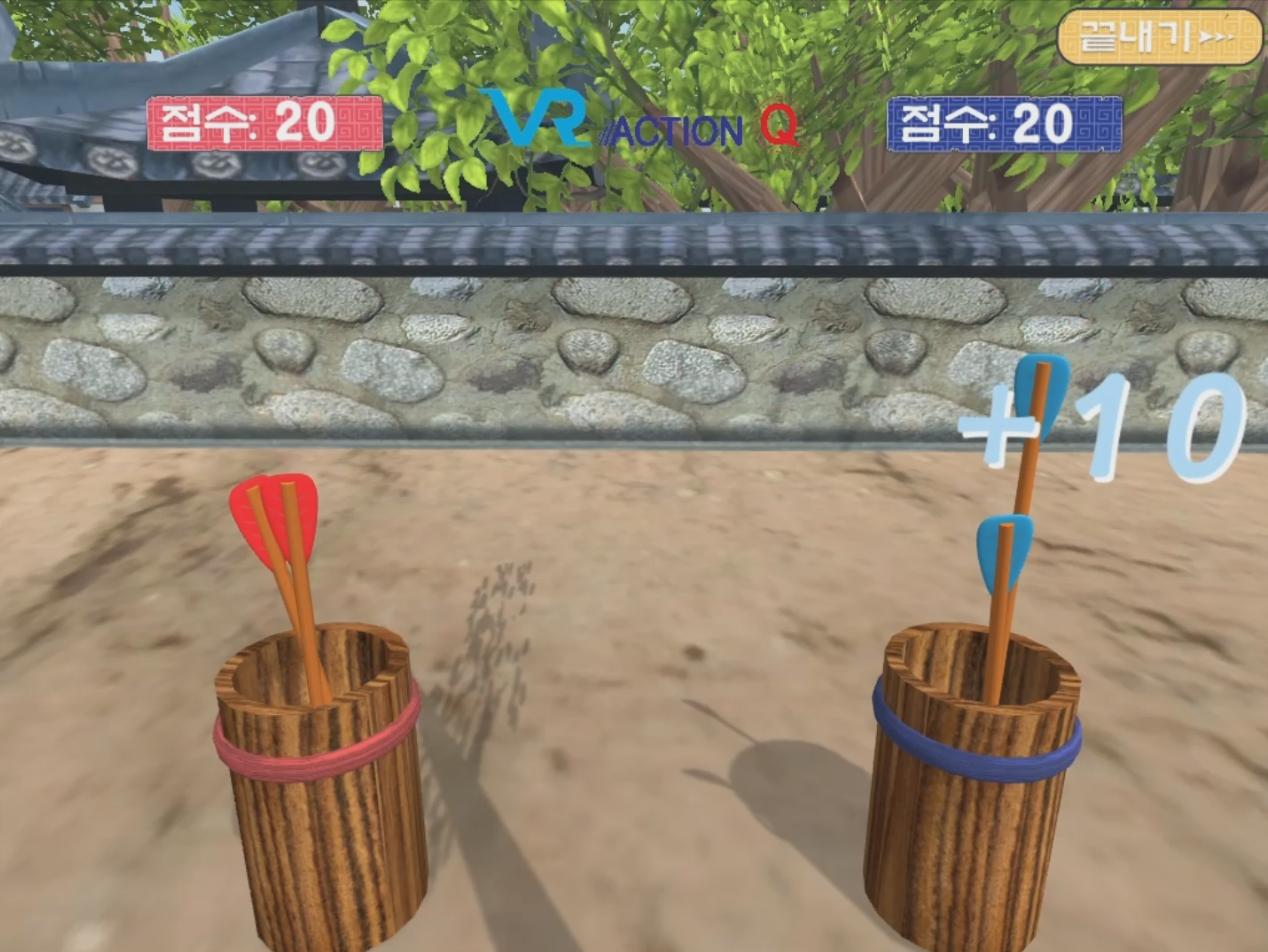The height and width of the screenshot is (952, 1268).
Task: Click the 끝내기 finish button
Action: tap(1159, 38)
